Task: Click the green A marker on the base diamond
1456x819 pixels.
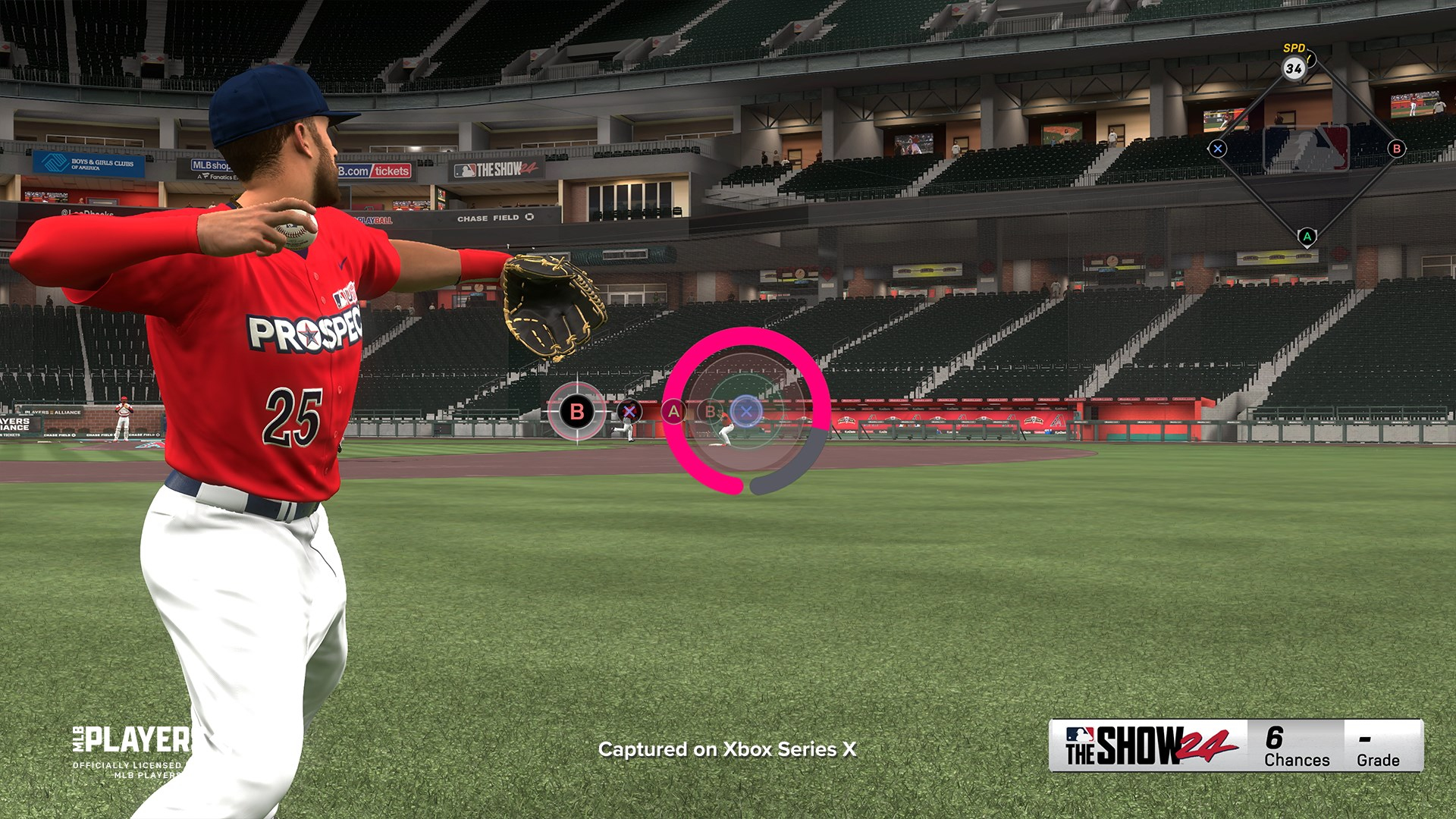Action: (1307, 237)
